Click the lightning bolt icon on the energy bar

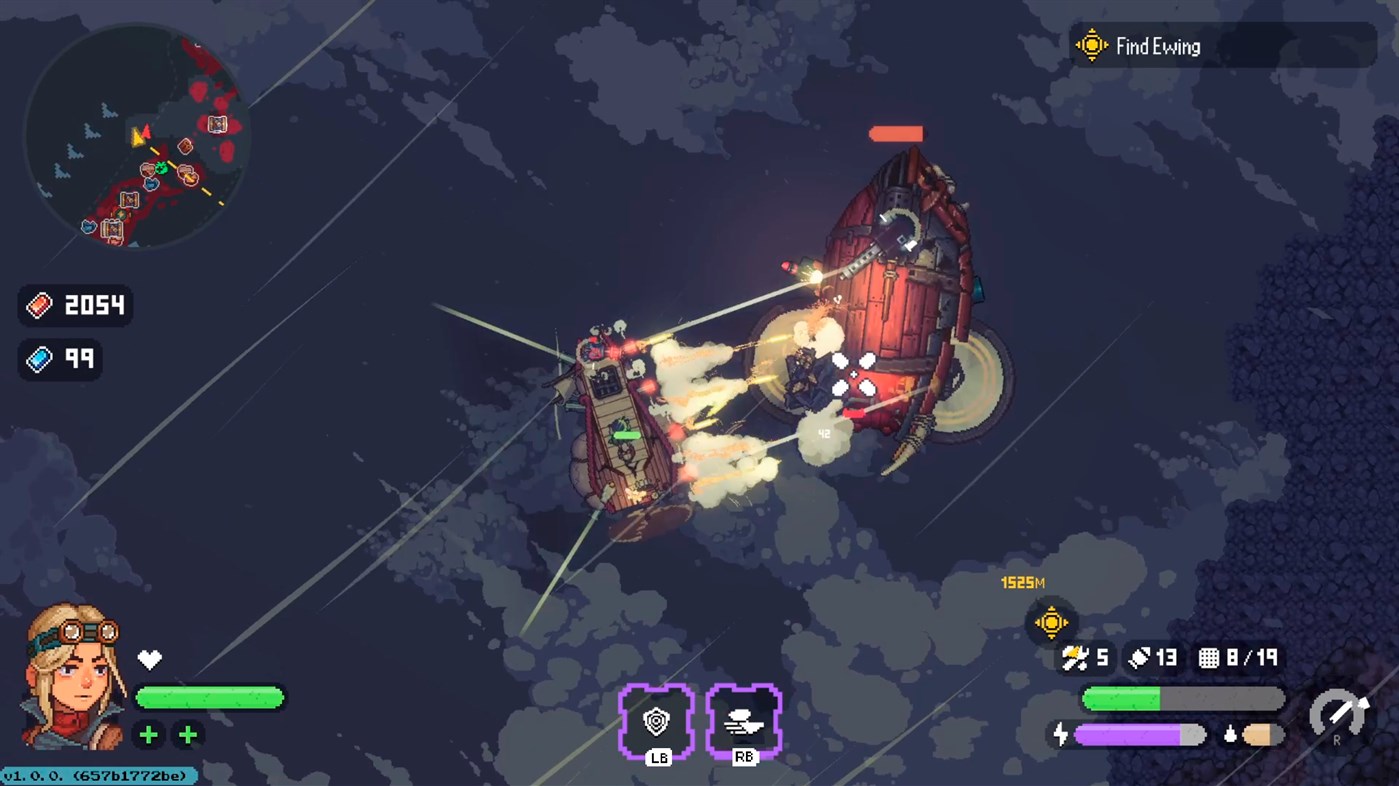pos(1062,733)
